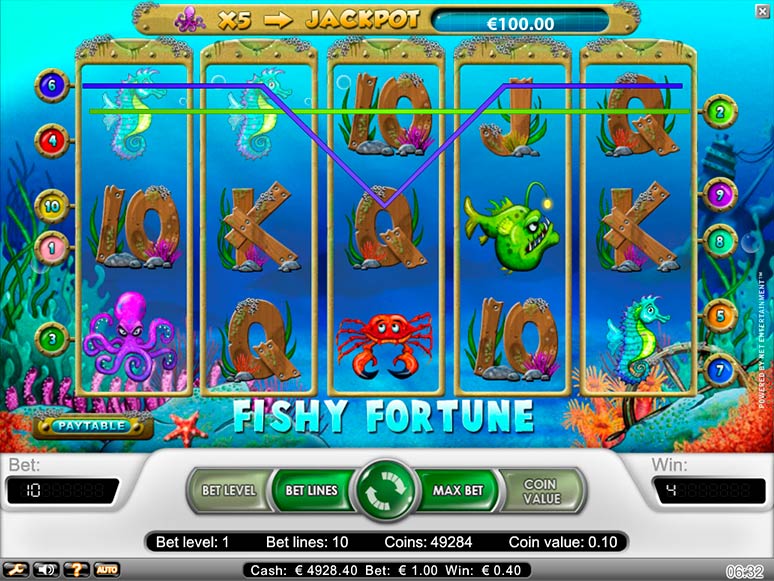Change the Coin Value
774x581 pixels.
(x=540, y=491)
